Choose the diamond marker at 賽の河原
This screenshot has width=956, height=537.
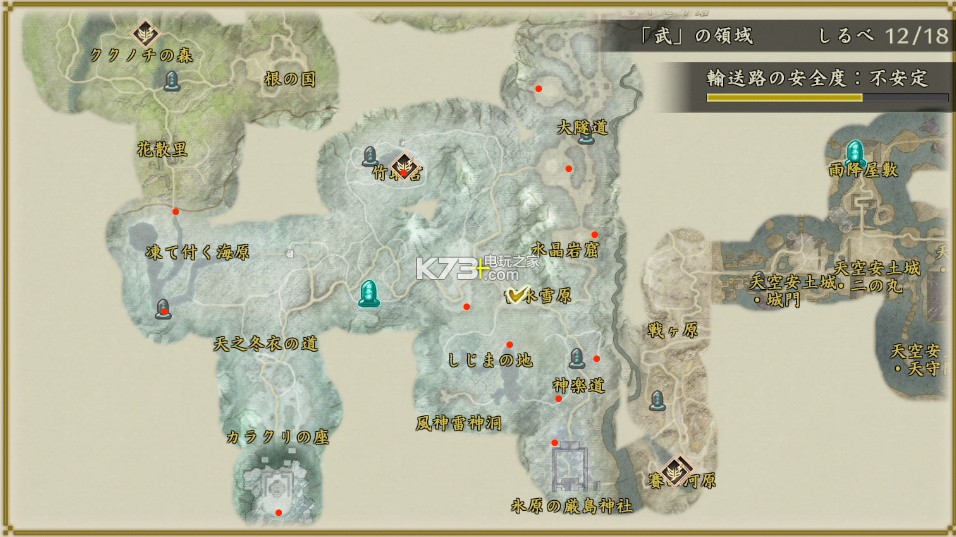click(677, 465)
